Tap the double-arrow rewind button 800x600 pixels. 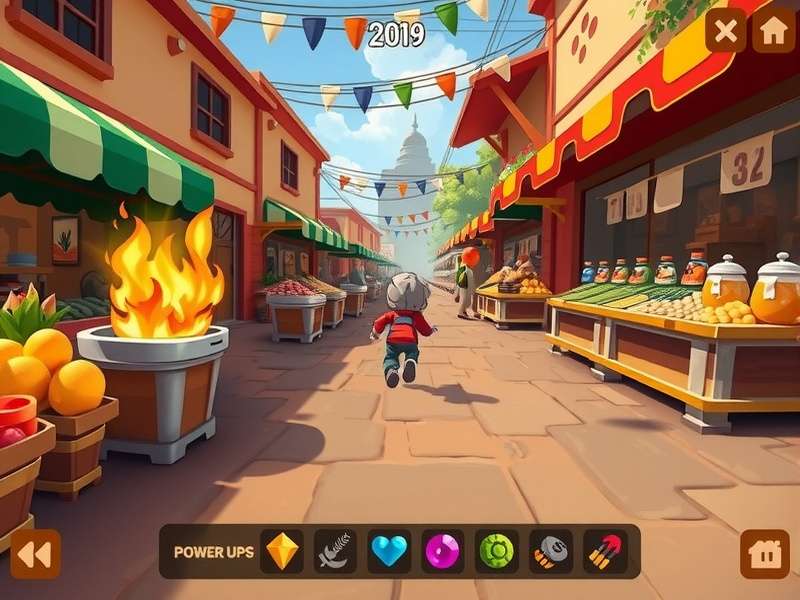click(x=35, y=554)
